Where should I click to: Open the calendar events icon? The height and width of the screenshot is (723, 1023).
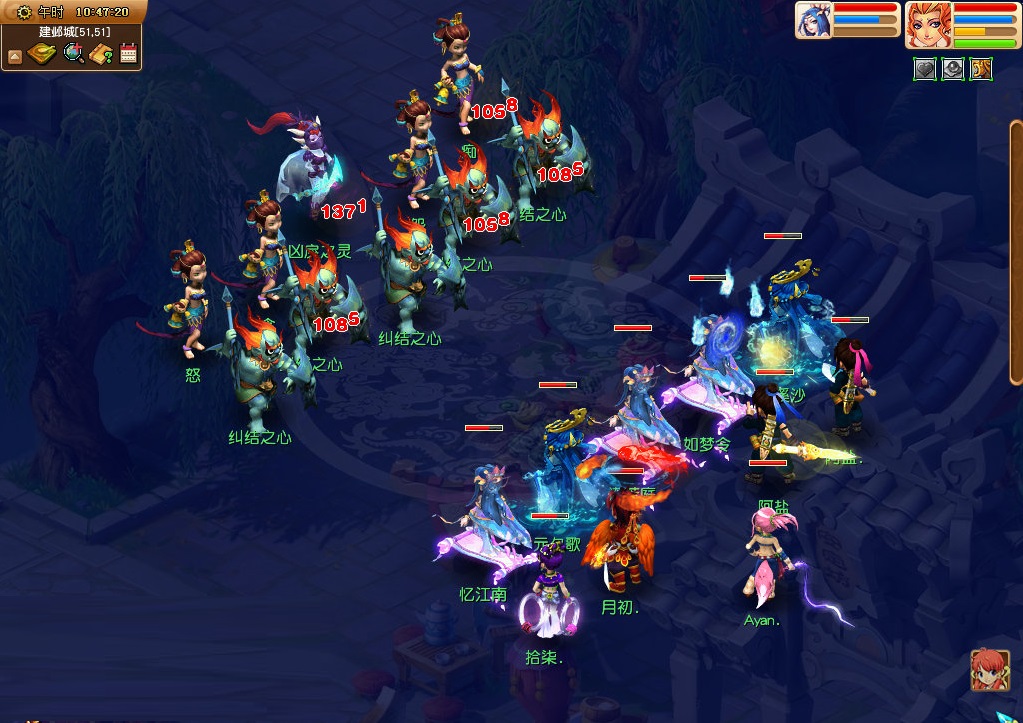click(128, 54)
